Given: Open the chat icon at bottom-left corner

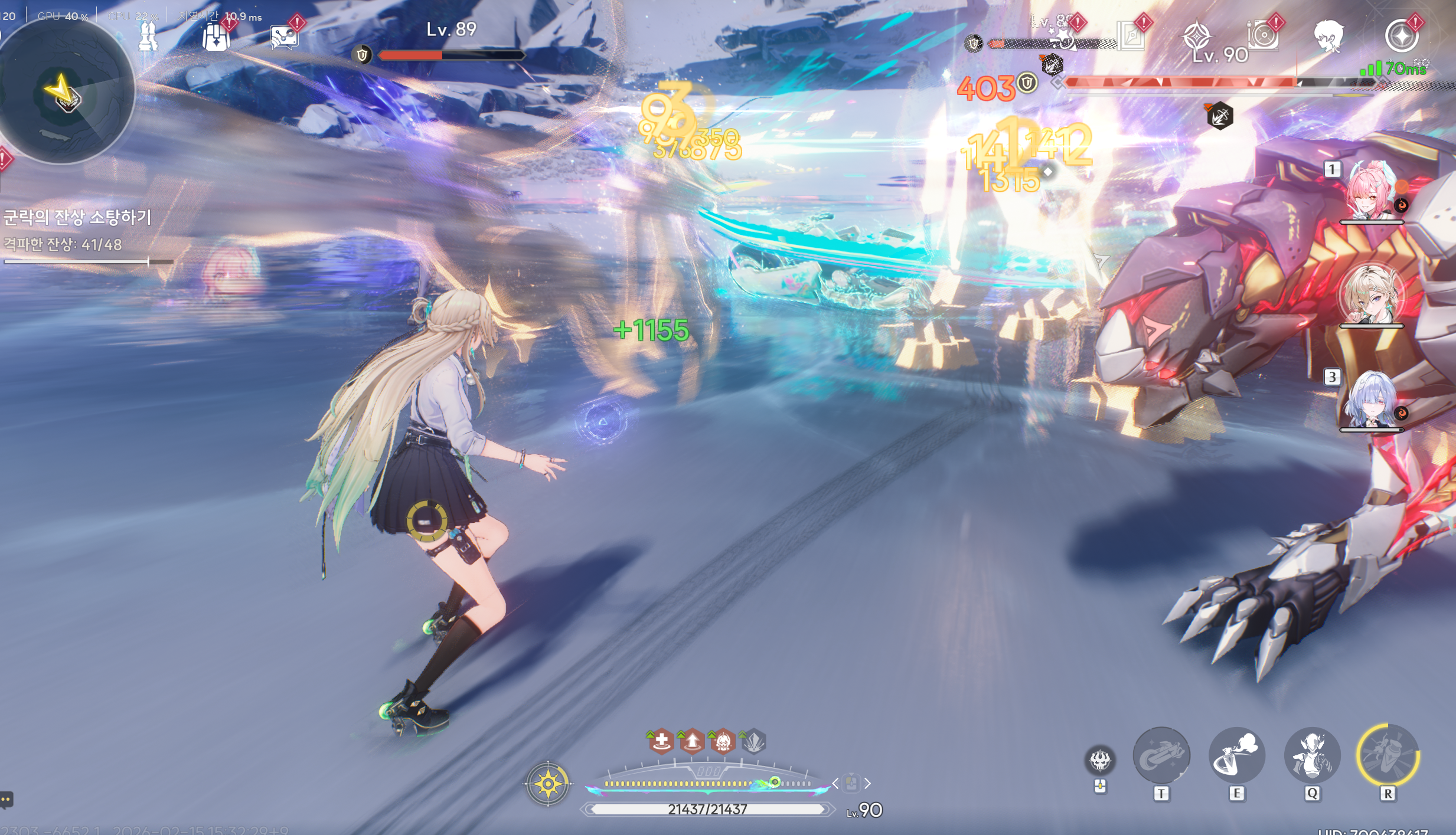Looking at the screenshot, I should pos(6,800).
